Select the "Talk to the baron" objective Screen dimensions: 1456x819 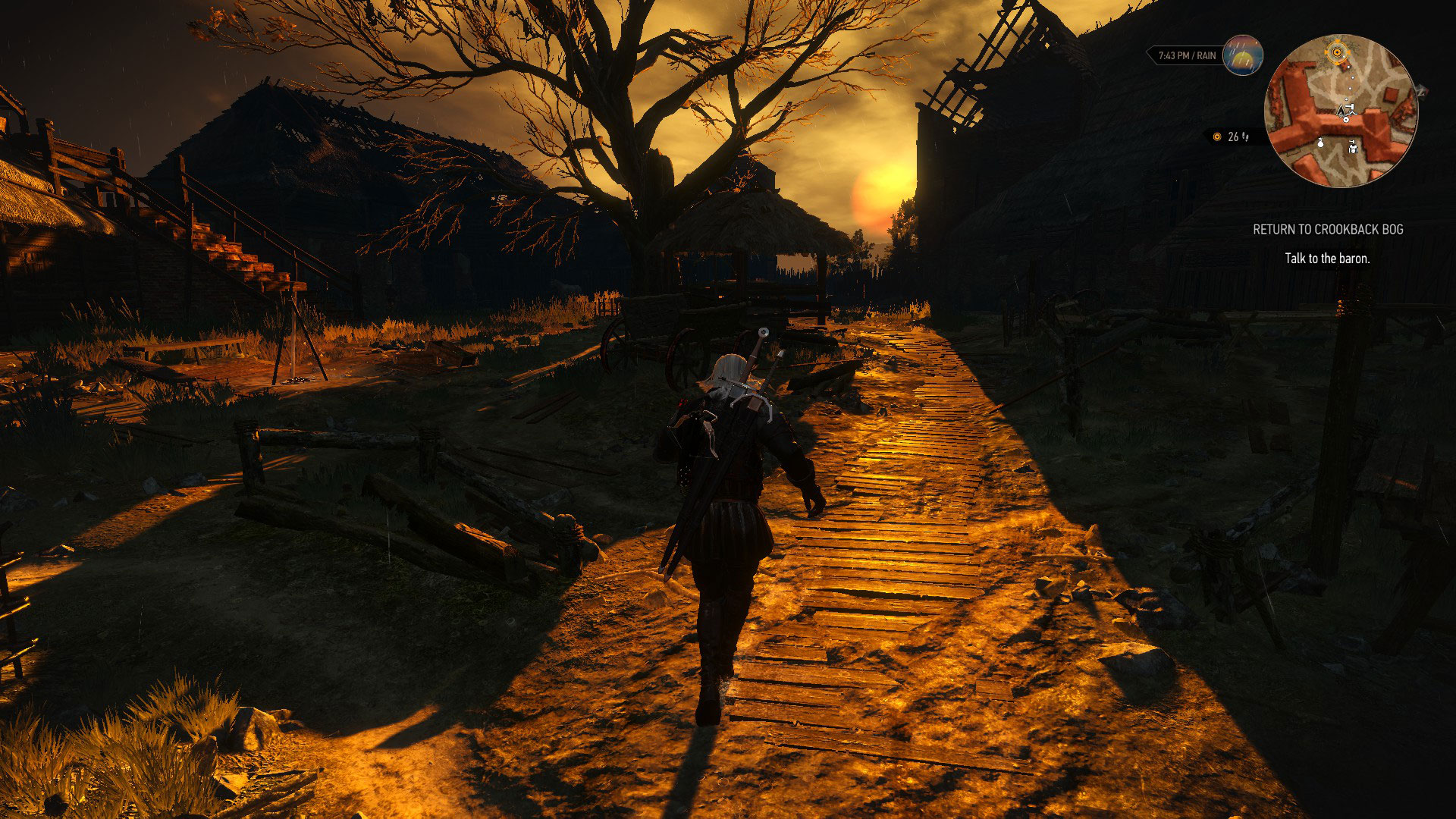click(1327, 259)
